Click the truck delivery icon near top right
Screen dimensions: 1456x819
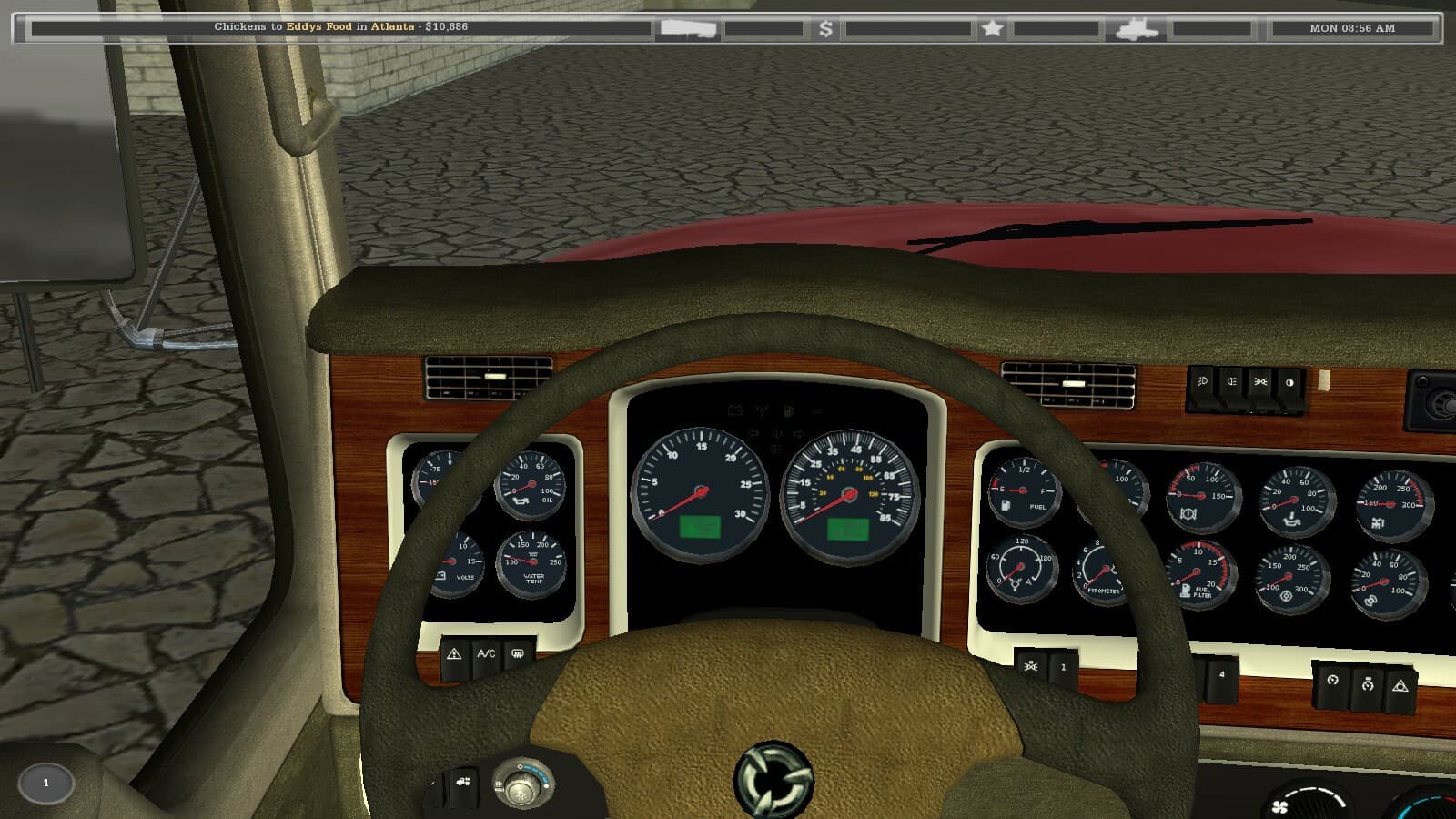[1137, 28]
